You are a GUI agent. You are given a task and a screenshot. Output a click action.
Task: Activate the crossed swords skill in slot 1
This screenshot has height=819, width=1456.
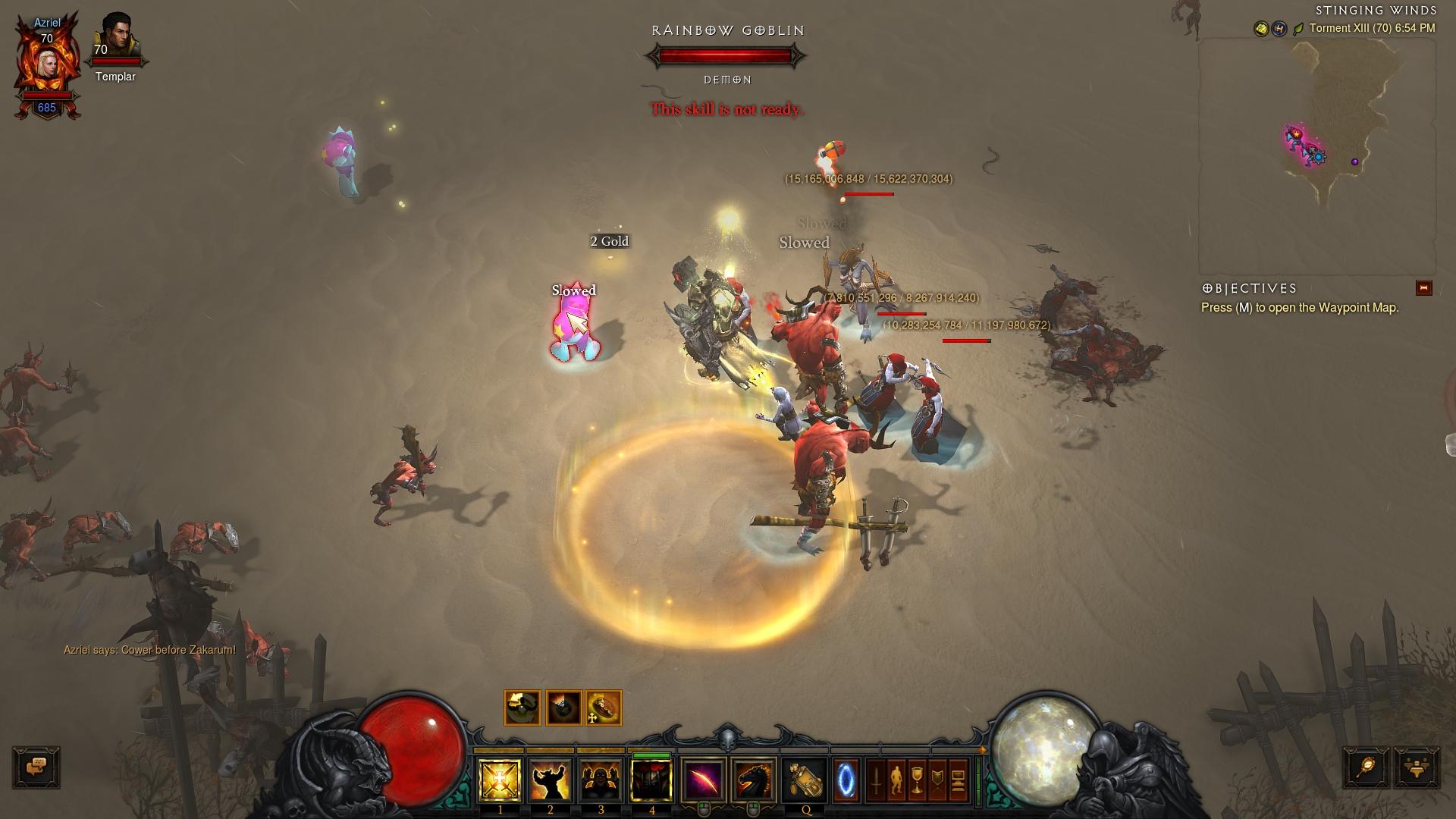[500, 780]
